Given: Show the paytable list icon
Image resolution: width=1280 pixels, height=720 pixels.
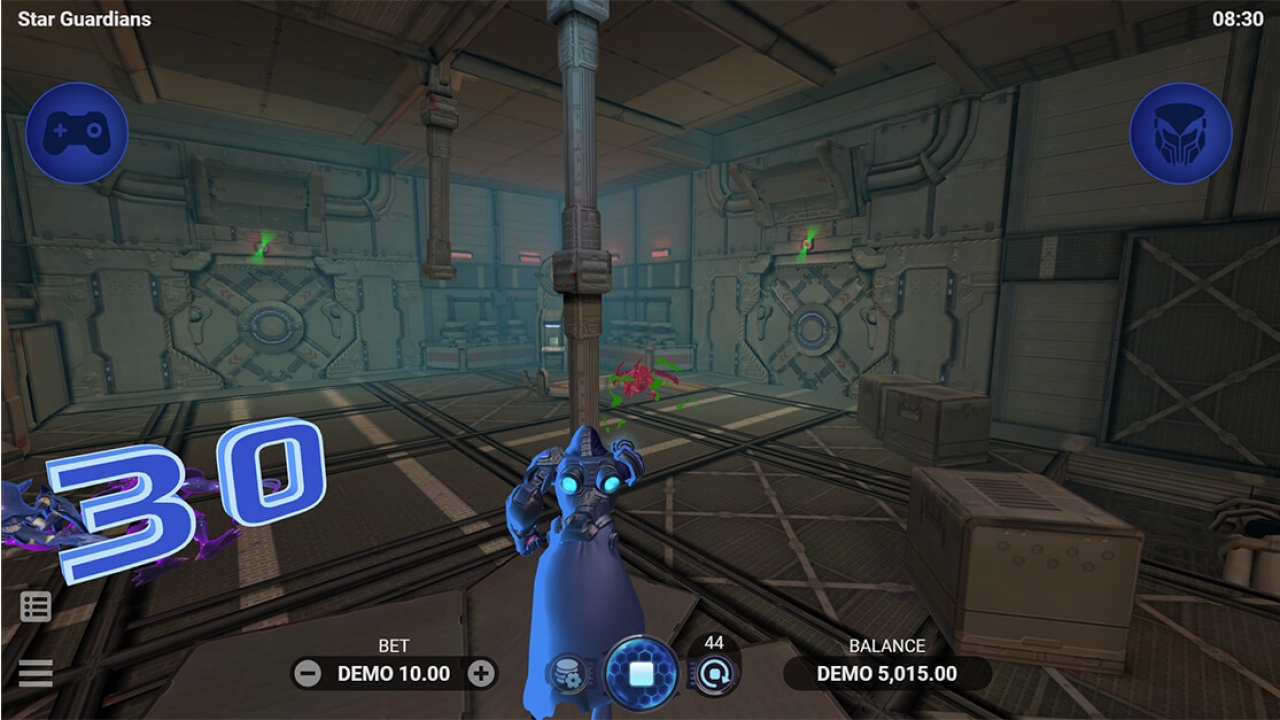Looking at the screenshot, I should (x=35, y=607).
